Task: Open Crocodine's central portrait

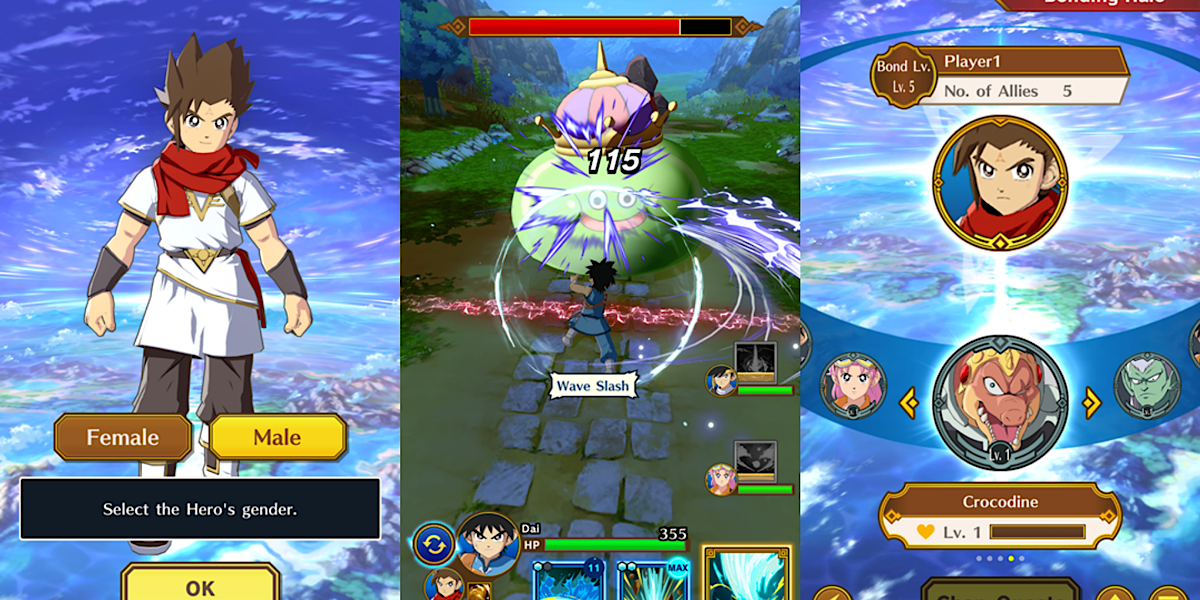Action: pyautogui.click(x=1000, y=402)
